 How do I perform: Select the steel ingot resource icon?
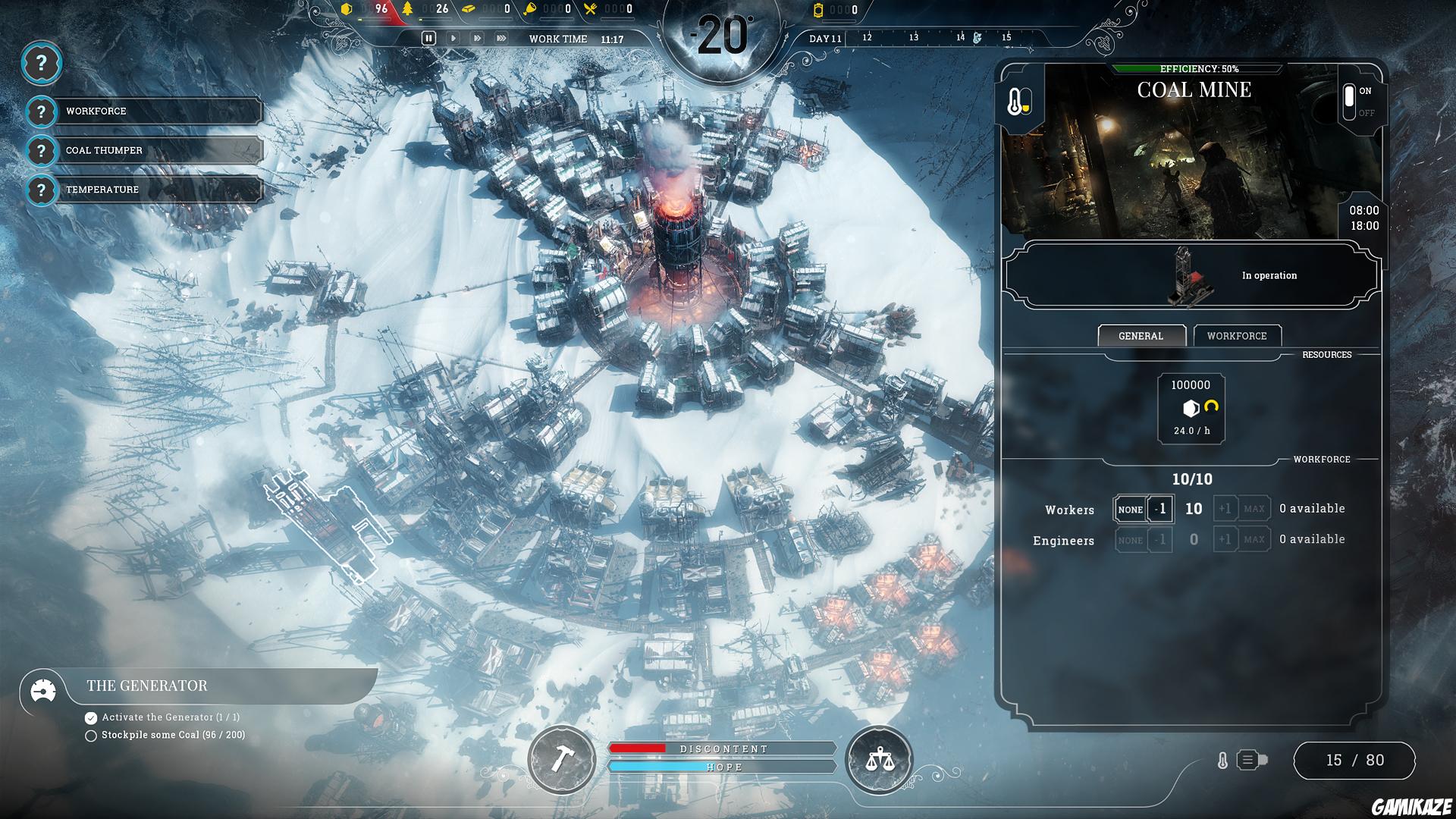[468, 11]
